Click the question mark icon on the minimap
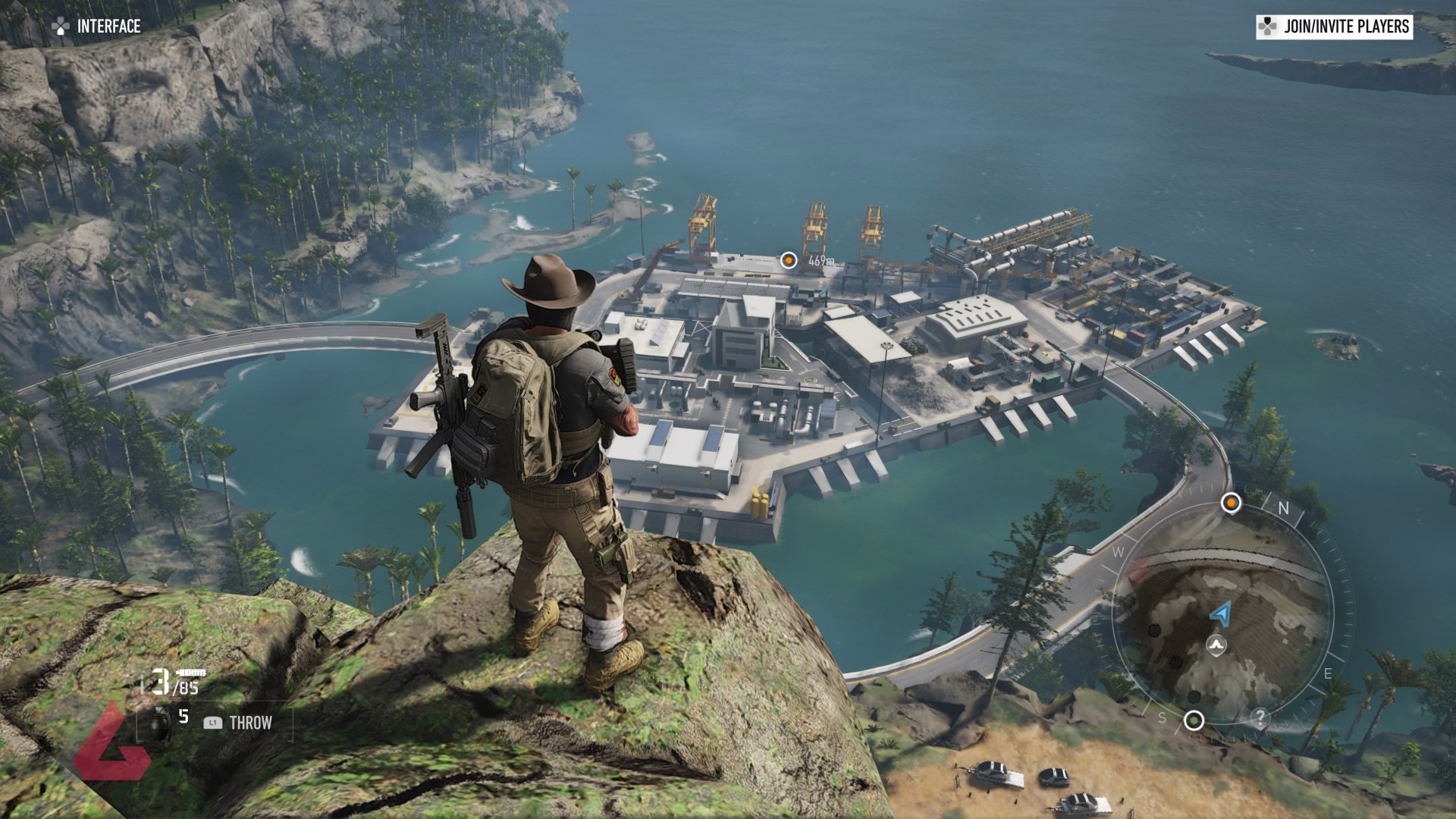The image size is (1456, 819). click(x=1259, y=717)
